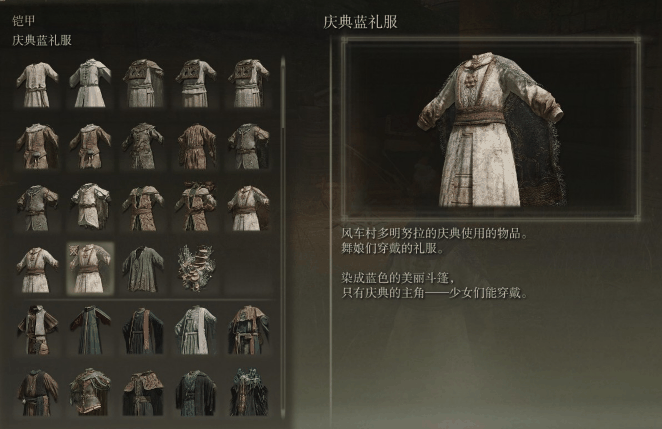
Task: Click the highlighted Festive Garb slot
Action: pos(90,268)
